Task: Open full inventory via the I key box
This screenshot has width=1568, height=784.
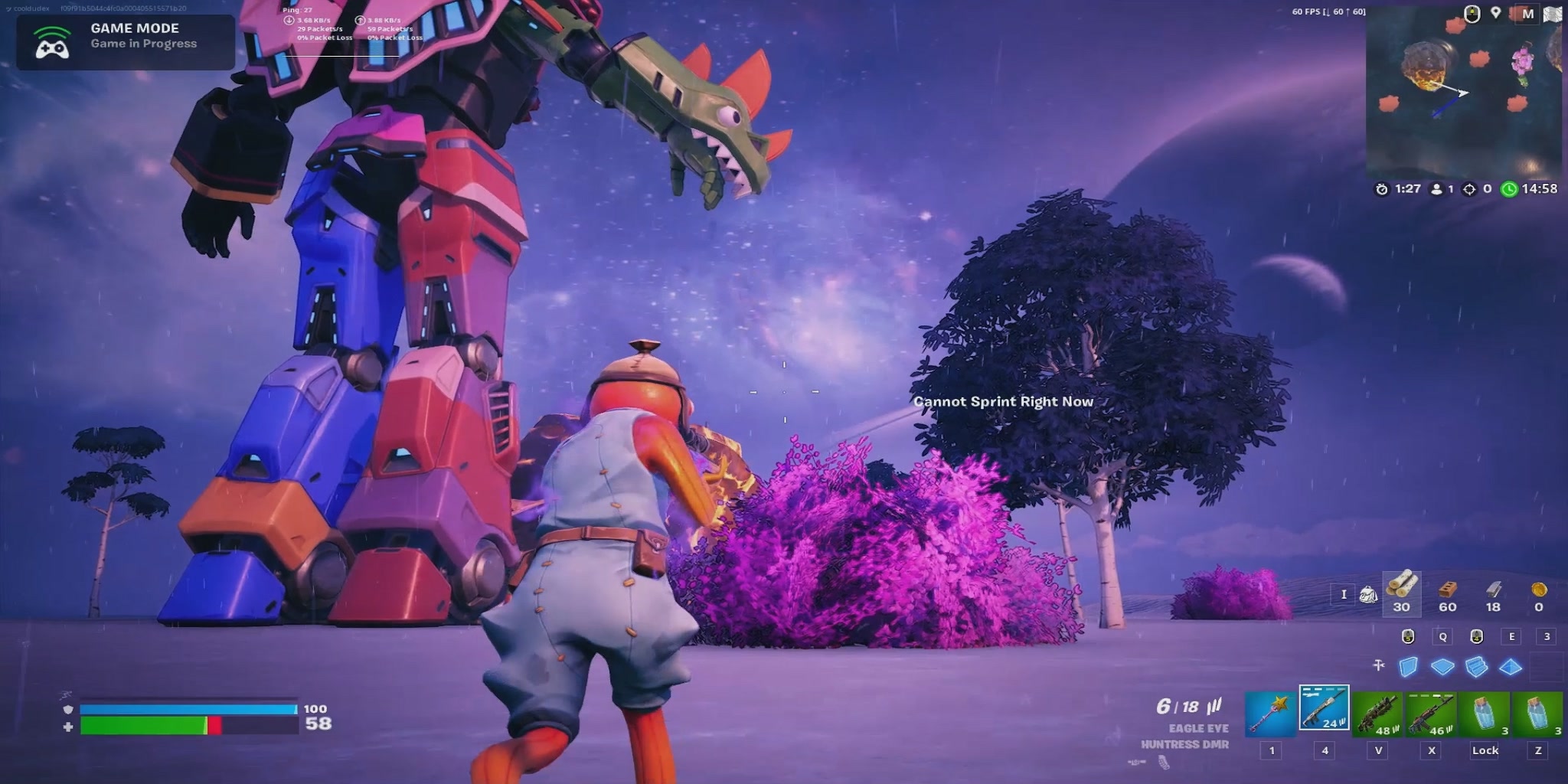Action: pyautogui.click(x=1344, y=595)
